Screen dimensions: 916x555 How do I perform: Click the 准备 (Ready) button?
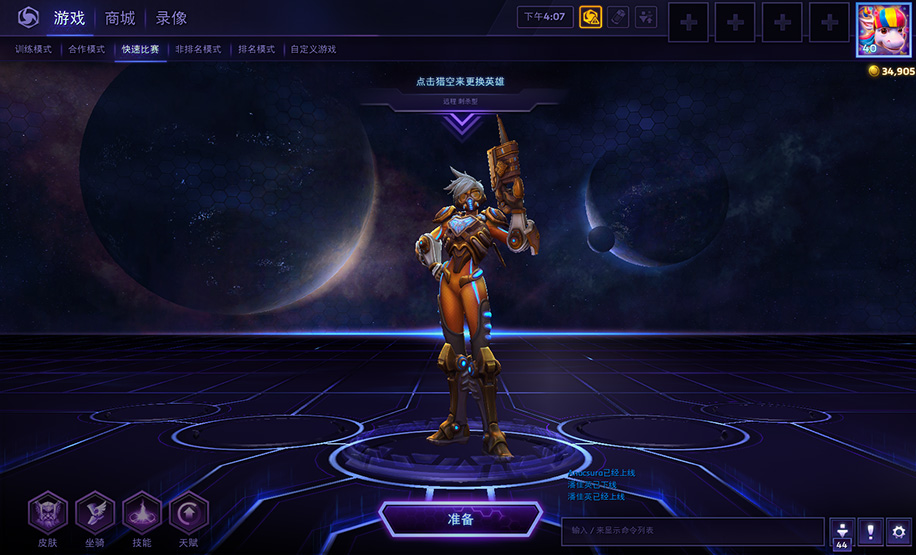[x=460, y=519]
